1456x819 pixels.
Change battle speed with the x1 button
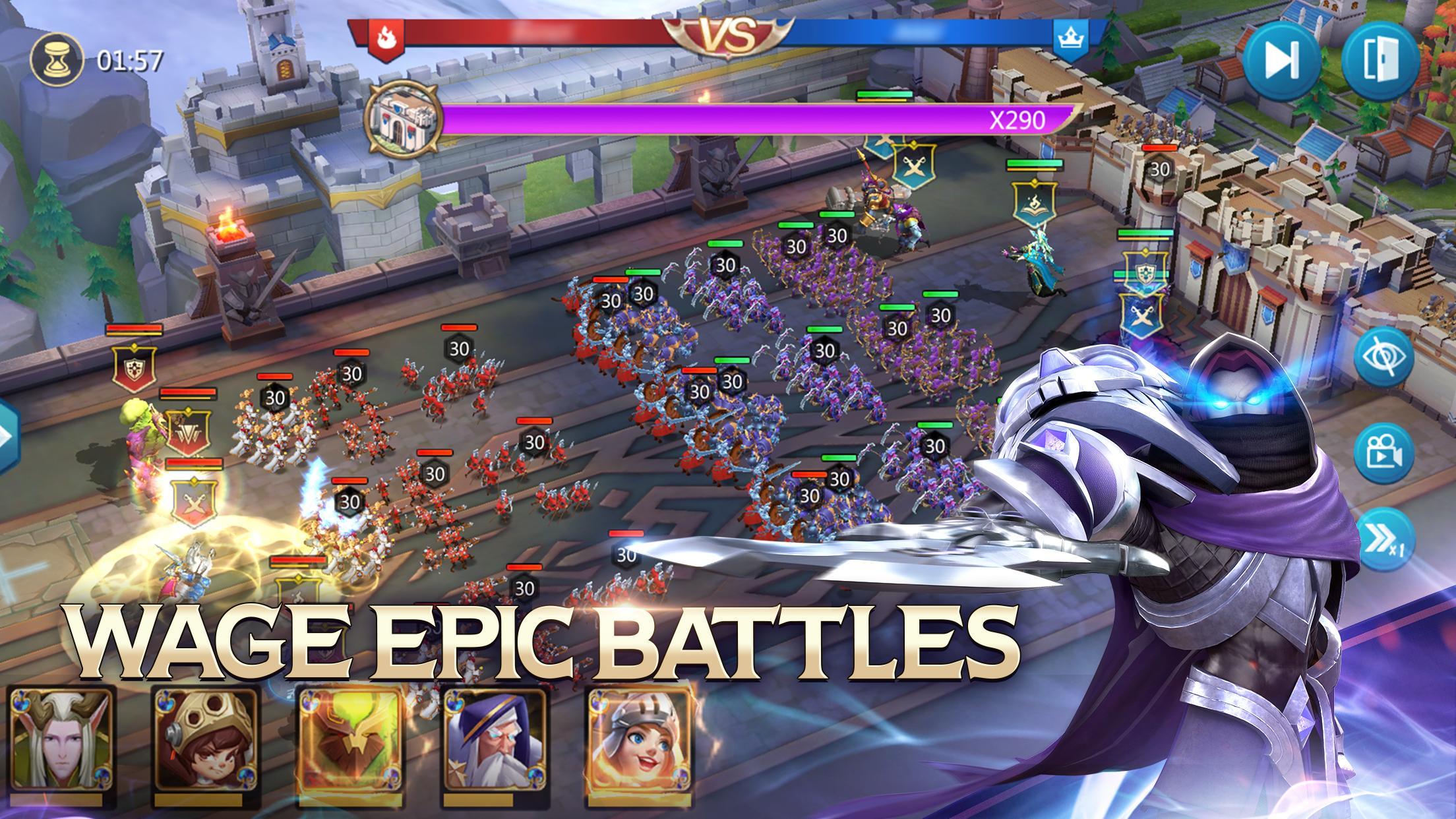tap(1385, 540)
